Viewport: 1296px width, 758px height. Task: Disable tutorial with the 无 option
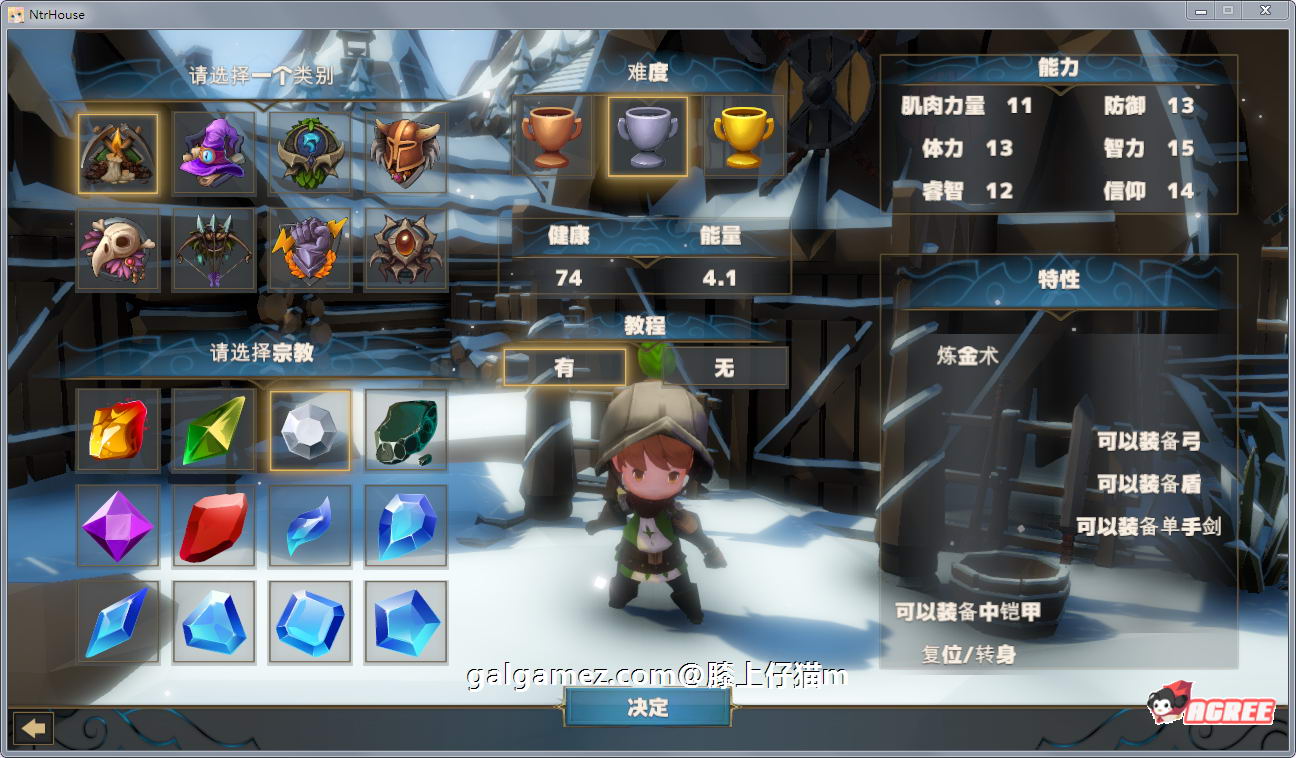coord(724,368)
